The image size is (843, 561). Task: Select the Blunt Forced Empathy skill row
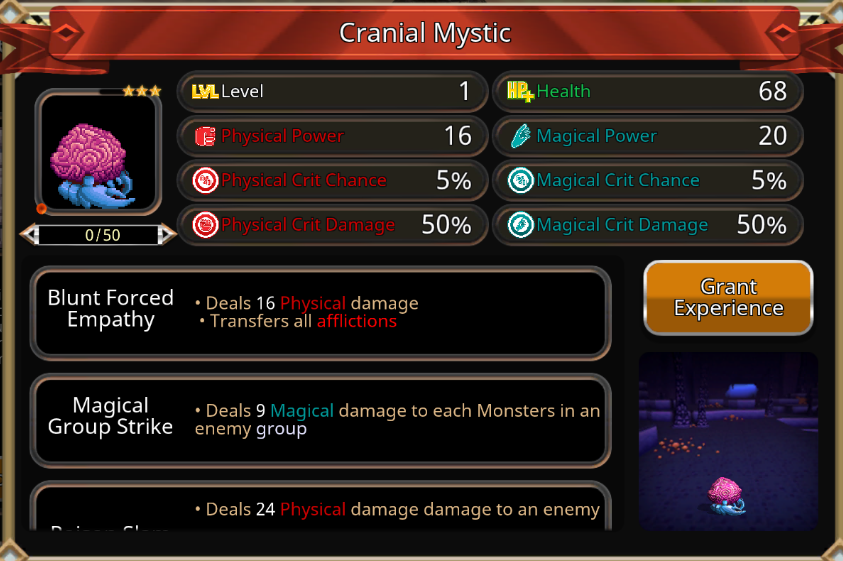tap(320, 312)
